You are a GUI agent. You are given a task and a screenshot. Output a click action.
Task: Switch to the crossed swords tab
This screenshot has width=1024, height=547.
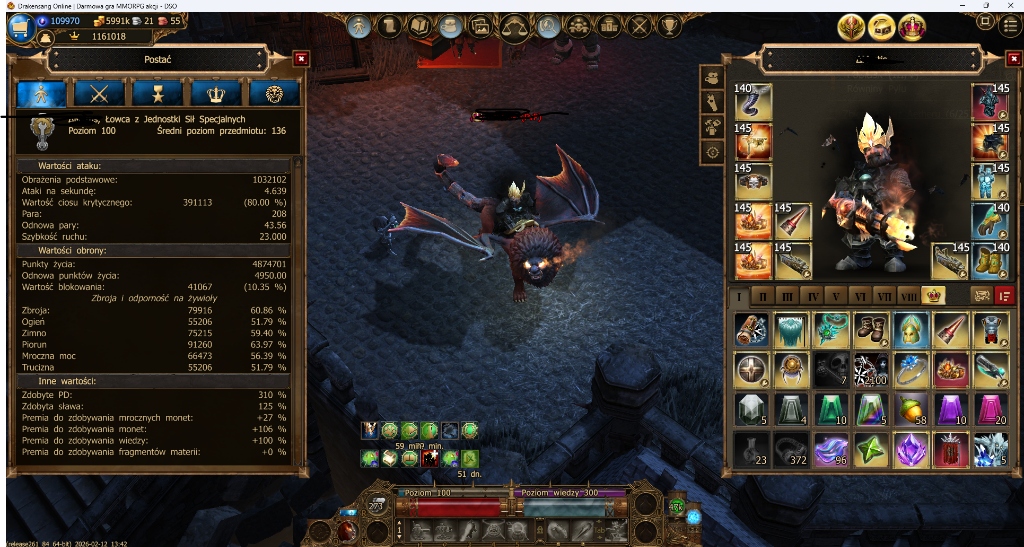coord(99,94)
